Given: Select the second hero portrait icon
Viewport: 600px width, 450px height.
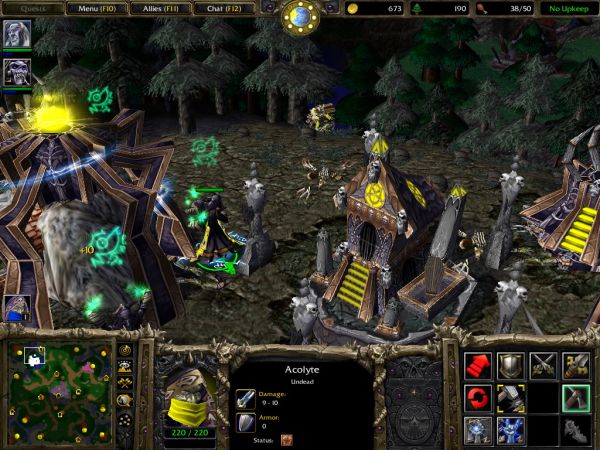Looking at the screenshot, I should point(17,71).
